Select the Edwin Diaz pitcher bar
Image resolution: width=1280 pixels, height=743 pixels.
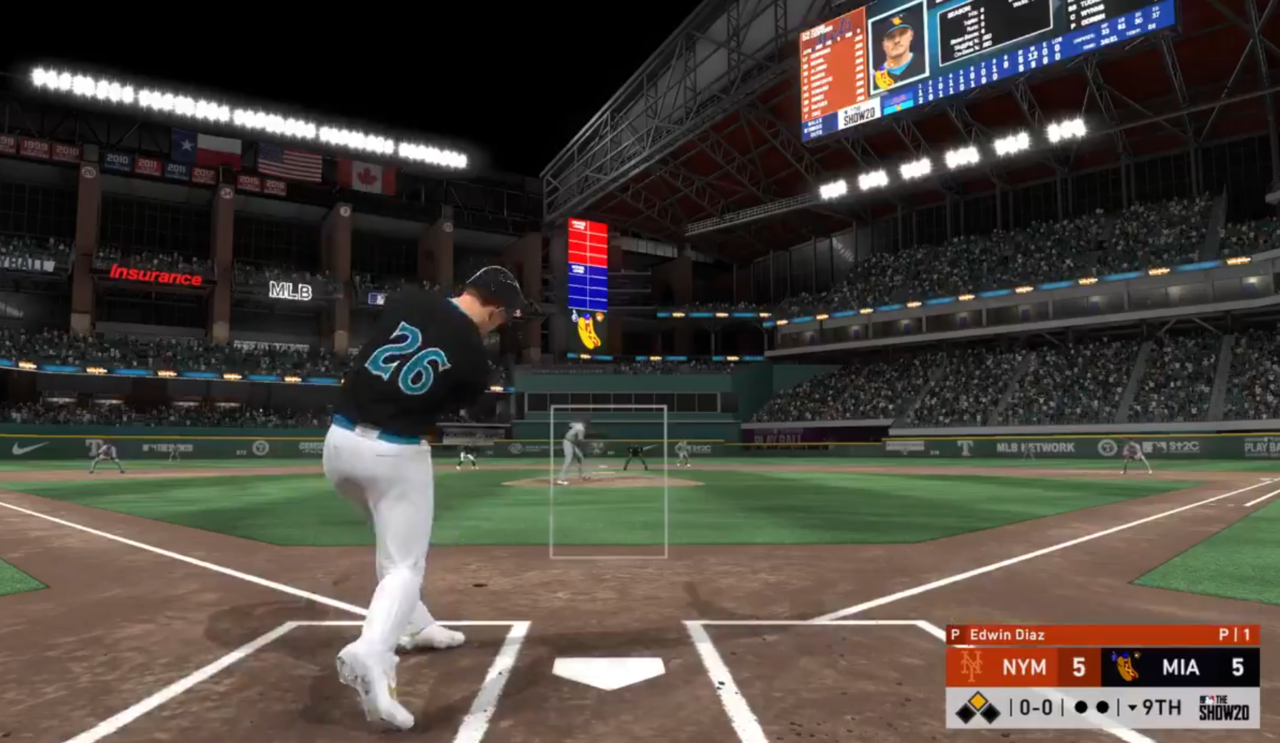[x=1102, y=635]
